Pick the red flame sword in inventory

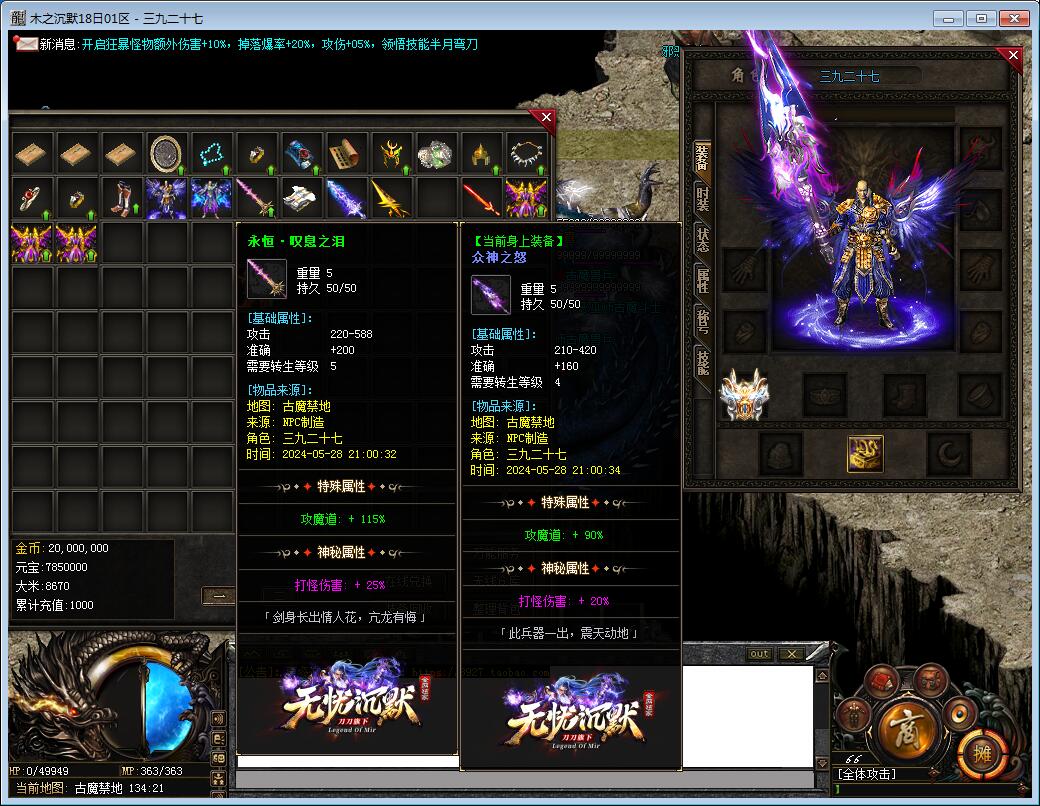point(481,198)
